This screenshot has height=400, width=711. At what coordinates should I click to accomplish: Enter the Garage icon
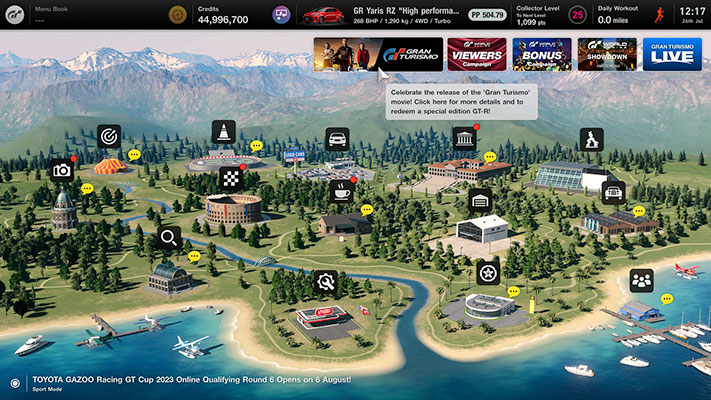[x=480, y=199]
